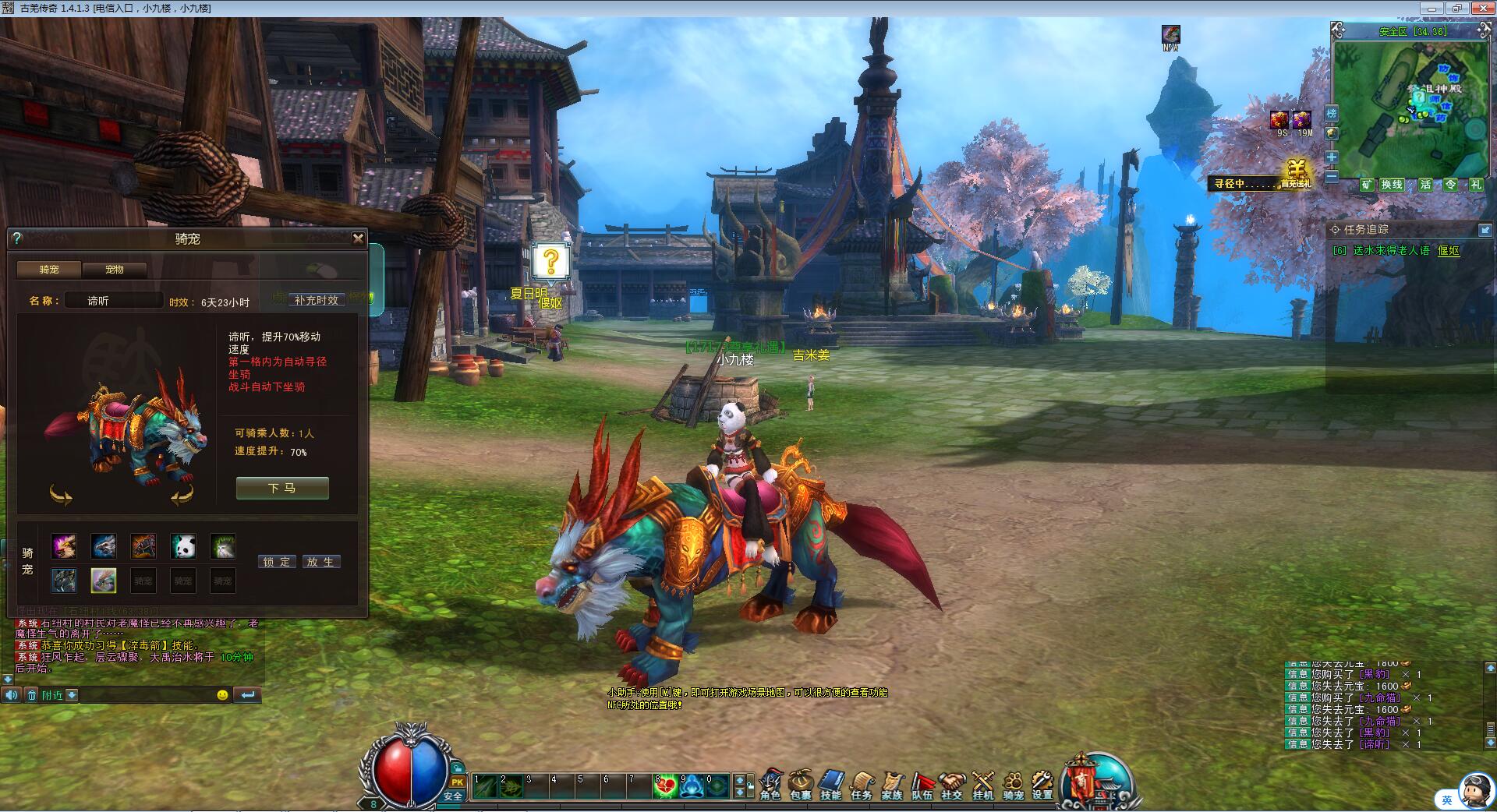
Task: Lock the mount with 锁定
Action: [x=277, y=562]
